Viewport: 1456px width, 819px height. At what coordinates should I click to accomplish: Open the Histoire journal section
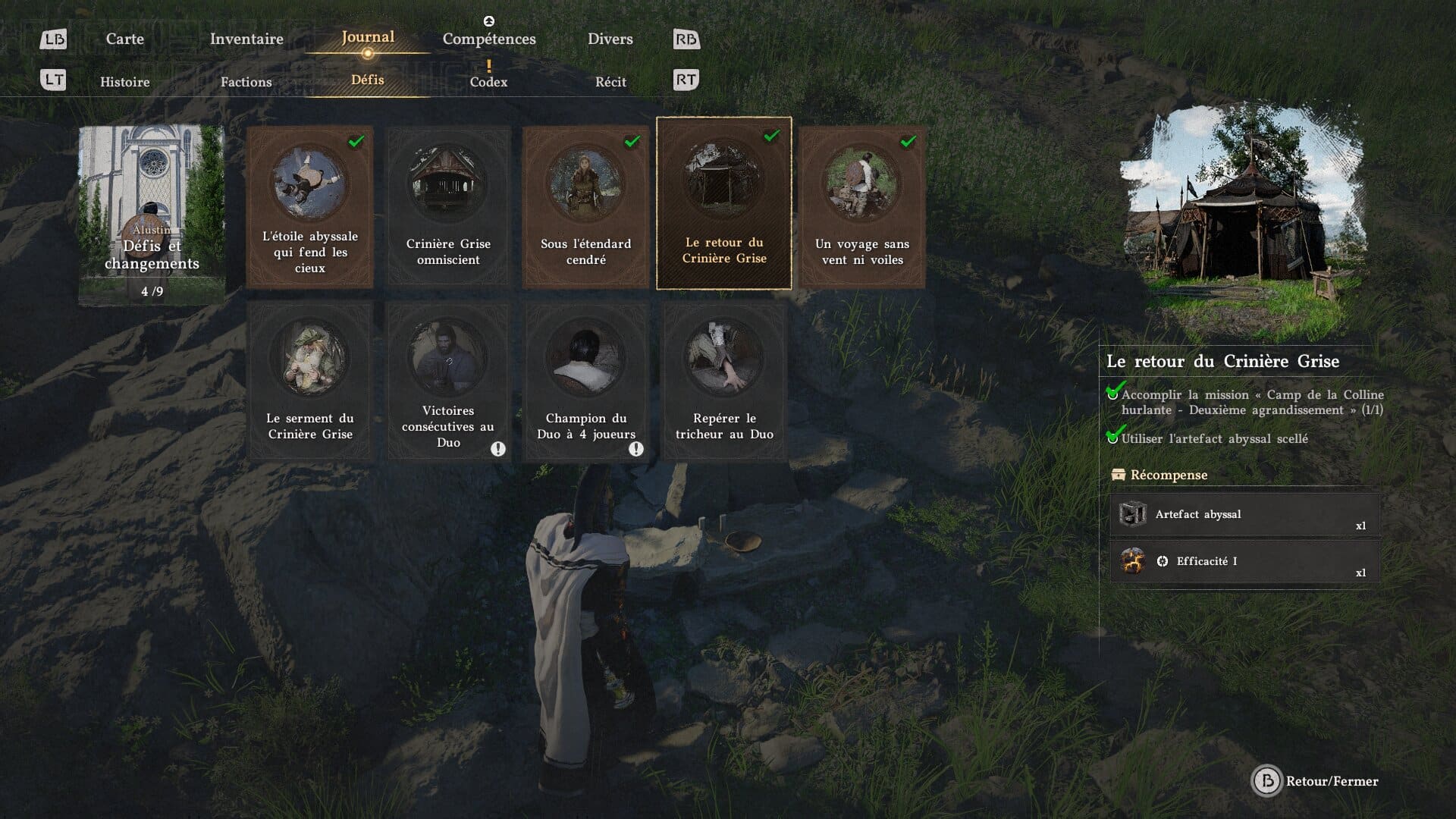point(125,82)
